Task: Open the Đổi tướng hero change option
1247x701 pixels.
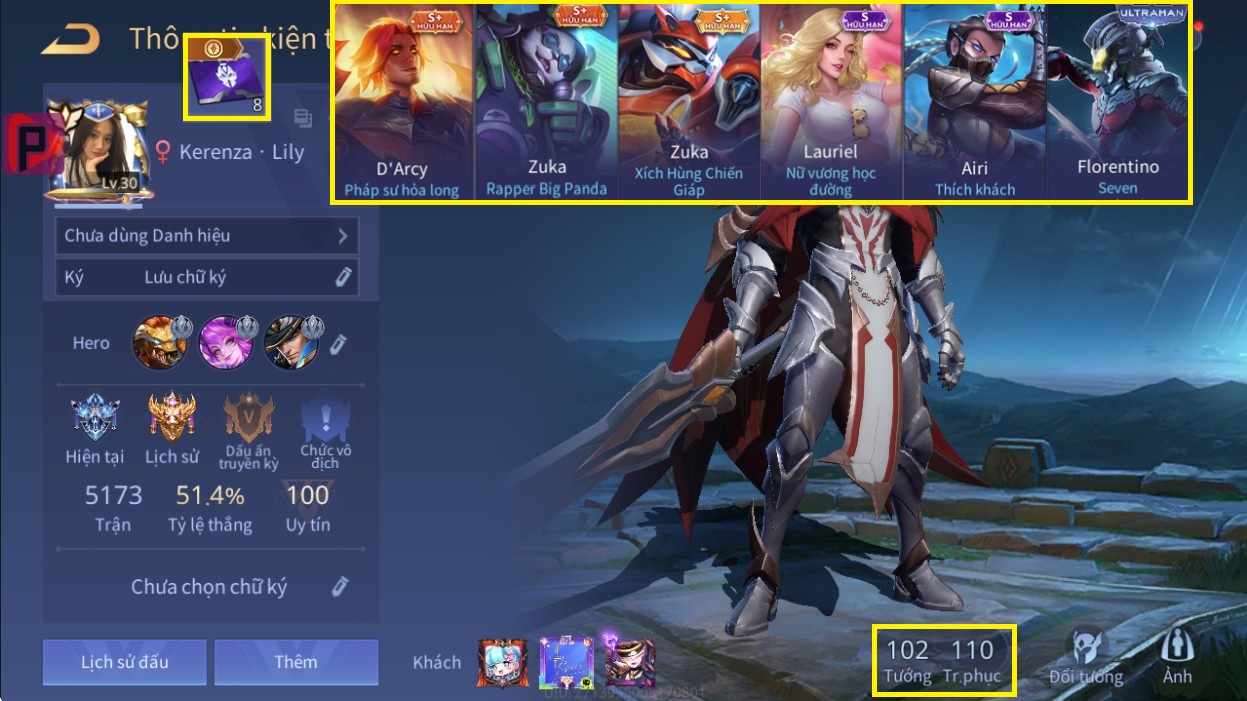Action: tap(1086, 656)
